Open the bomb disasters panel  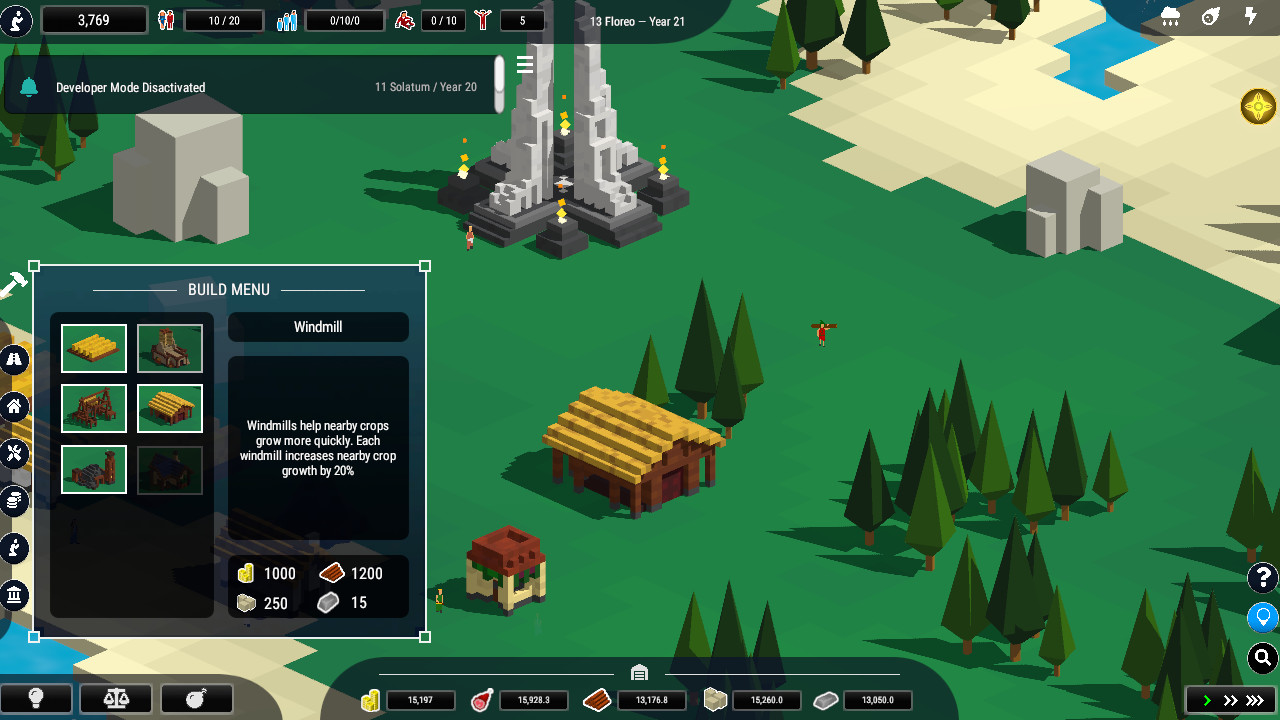click(196, 698)
